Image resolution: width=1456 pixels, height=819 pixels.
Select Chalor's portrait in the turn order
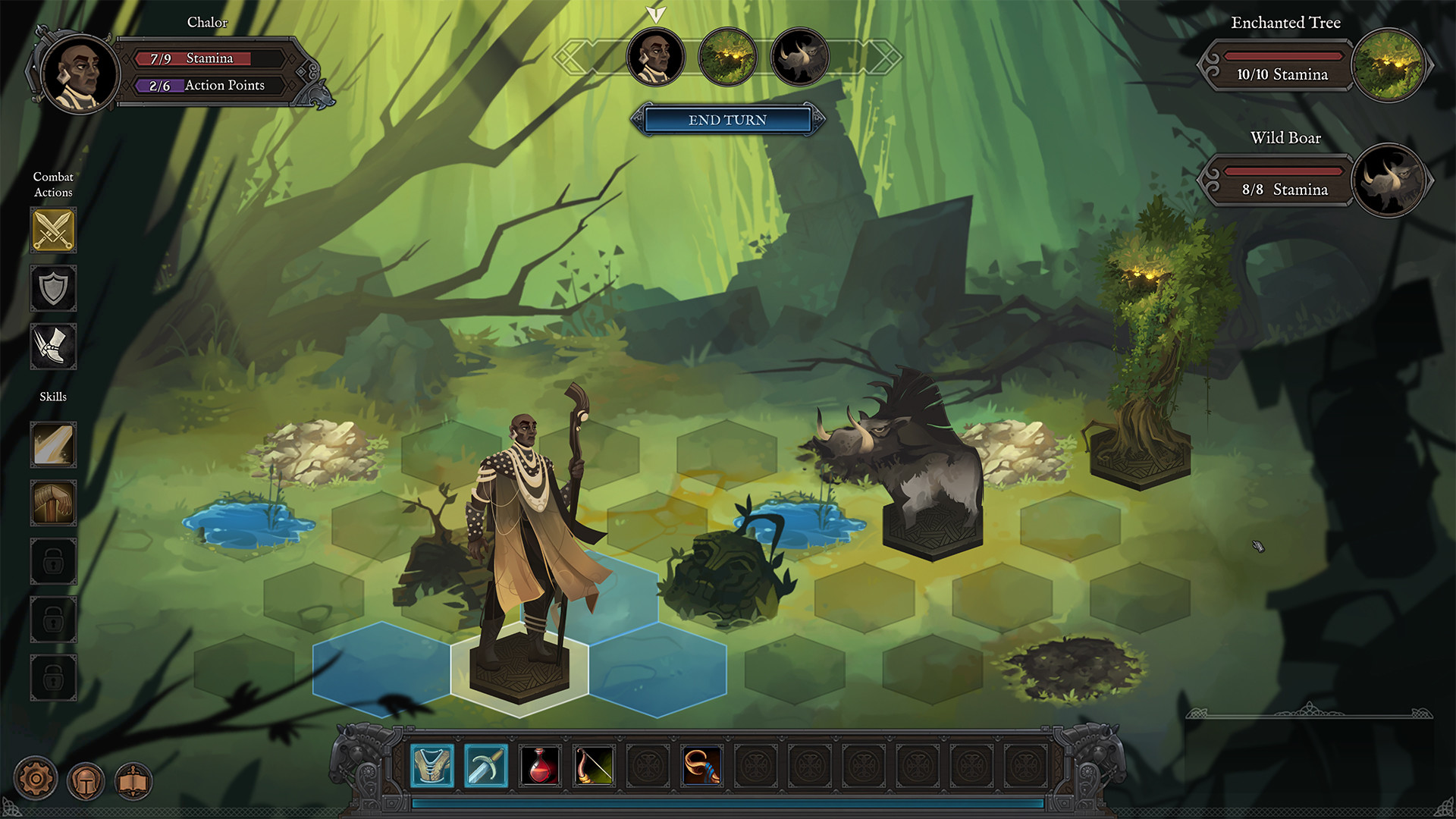[x=655, y=56]
